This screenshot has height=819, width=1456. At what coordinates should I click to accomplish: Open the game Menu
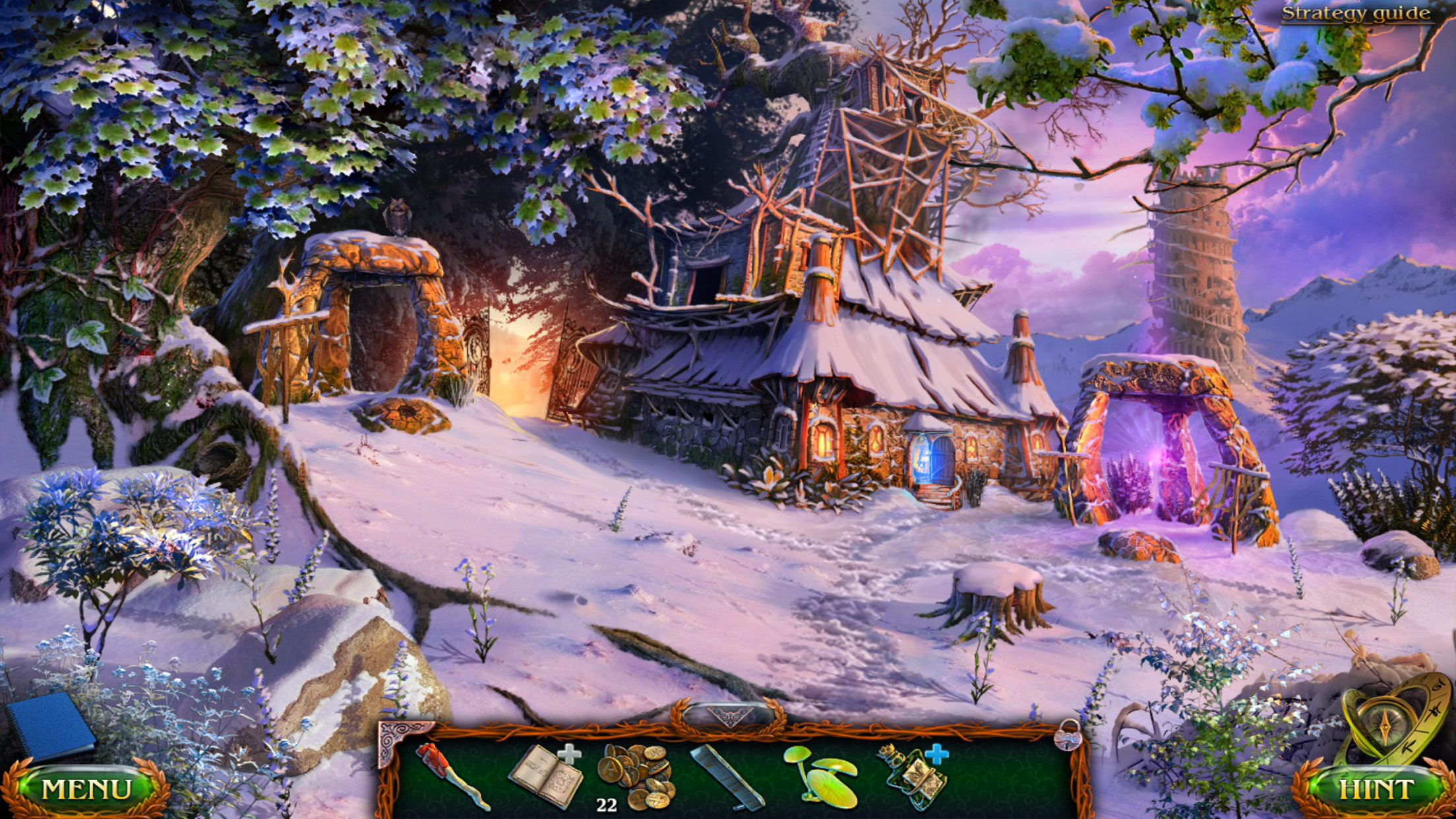pyautogui.click(x=86, y=789)
